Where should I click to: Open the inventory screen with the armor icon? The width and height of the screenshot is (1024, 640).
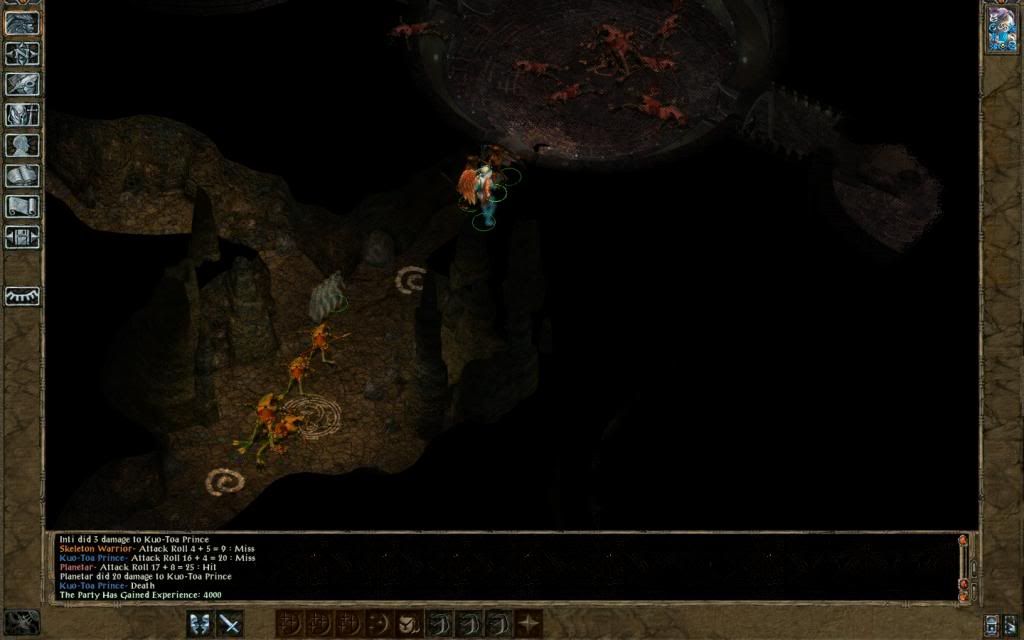tap(22, 115)
